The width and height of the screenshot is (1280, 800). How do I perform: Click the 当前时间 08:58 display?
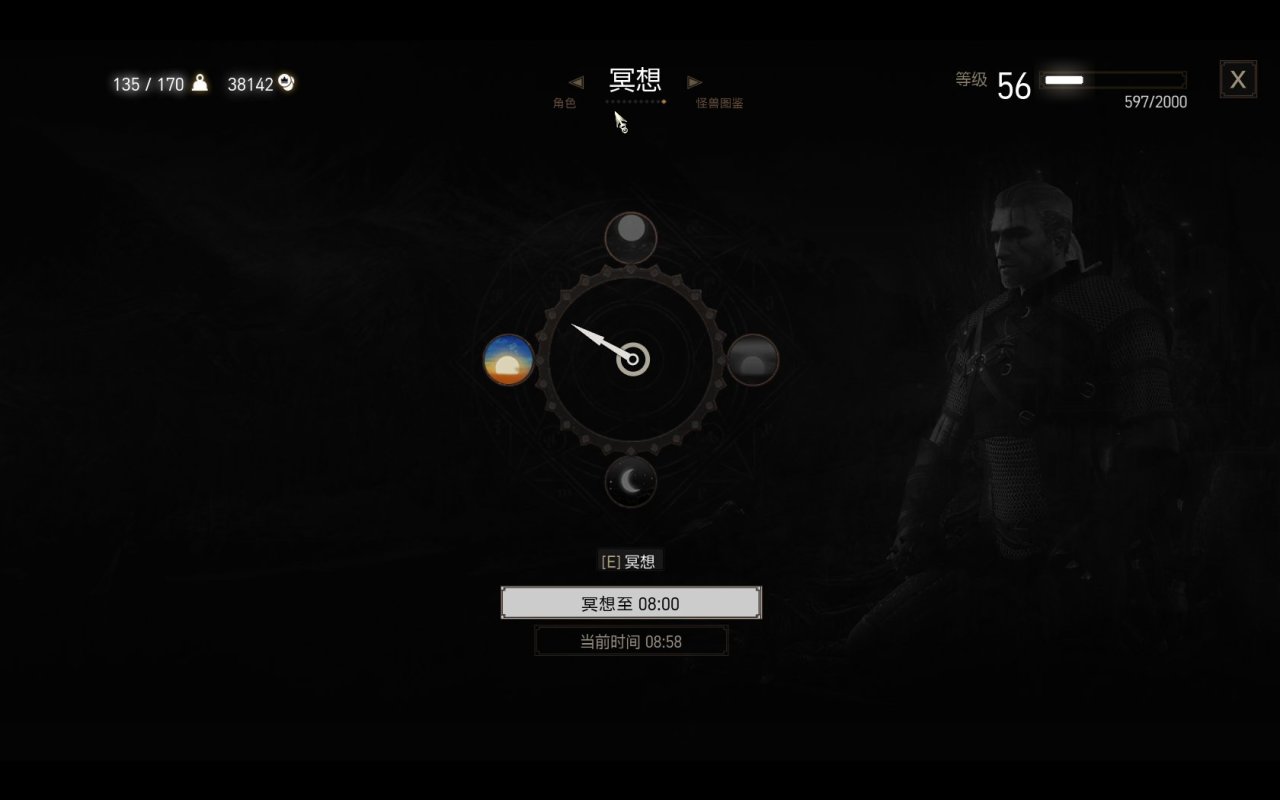pyautogui.click(x=630, y=641)
